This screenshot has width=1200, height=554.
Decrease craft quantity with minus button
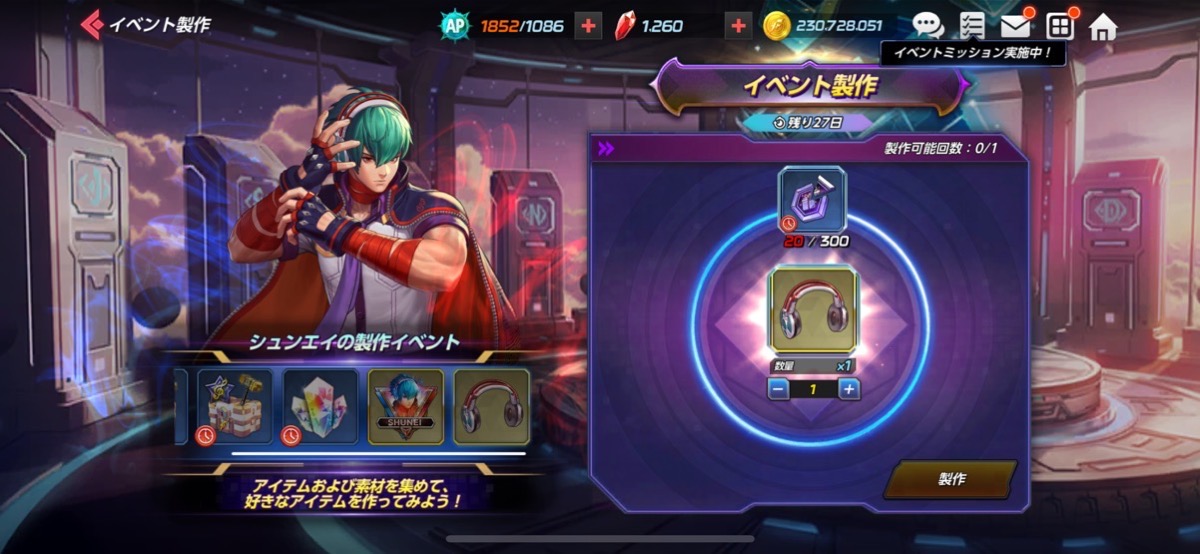779,389
